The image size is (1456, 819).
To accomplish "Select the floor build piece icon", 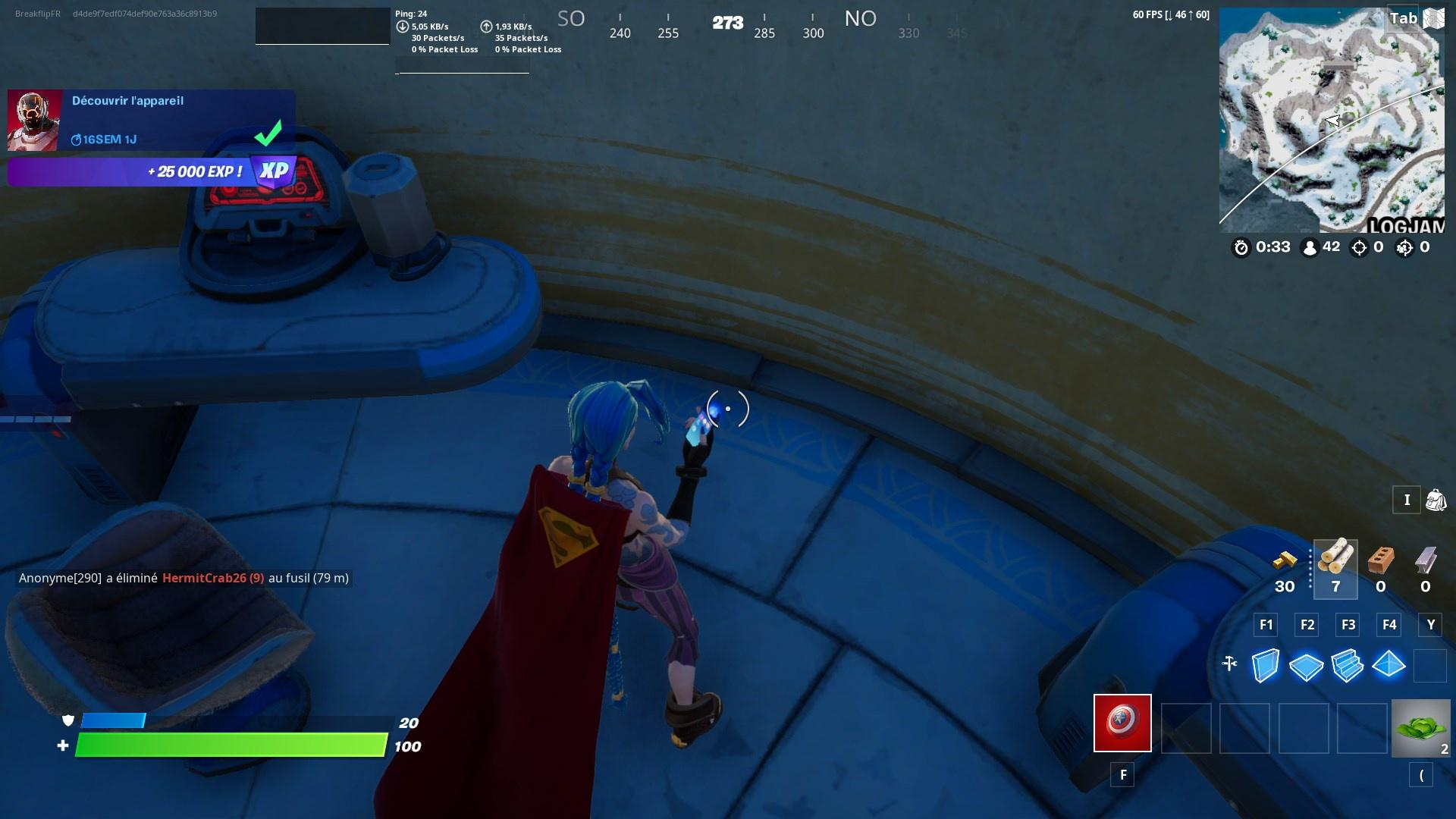I will coord(1305,666).
